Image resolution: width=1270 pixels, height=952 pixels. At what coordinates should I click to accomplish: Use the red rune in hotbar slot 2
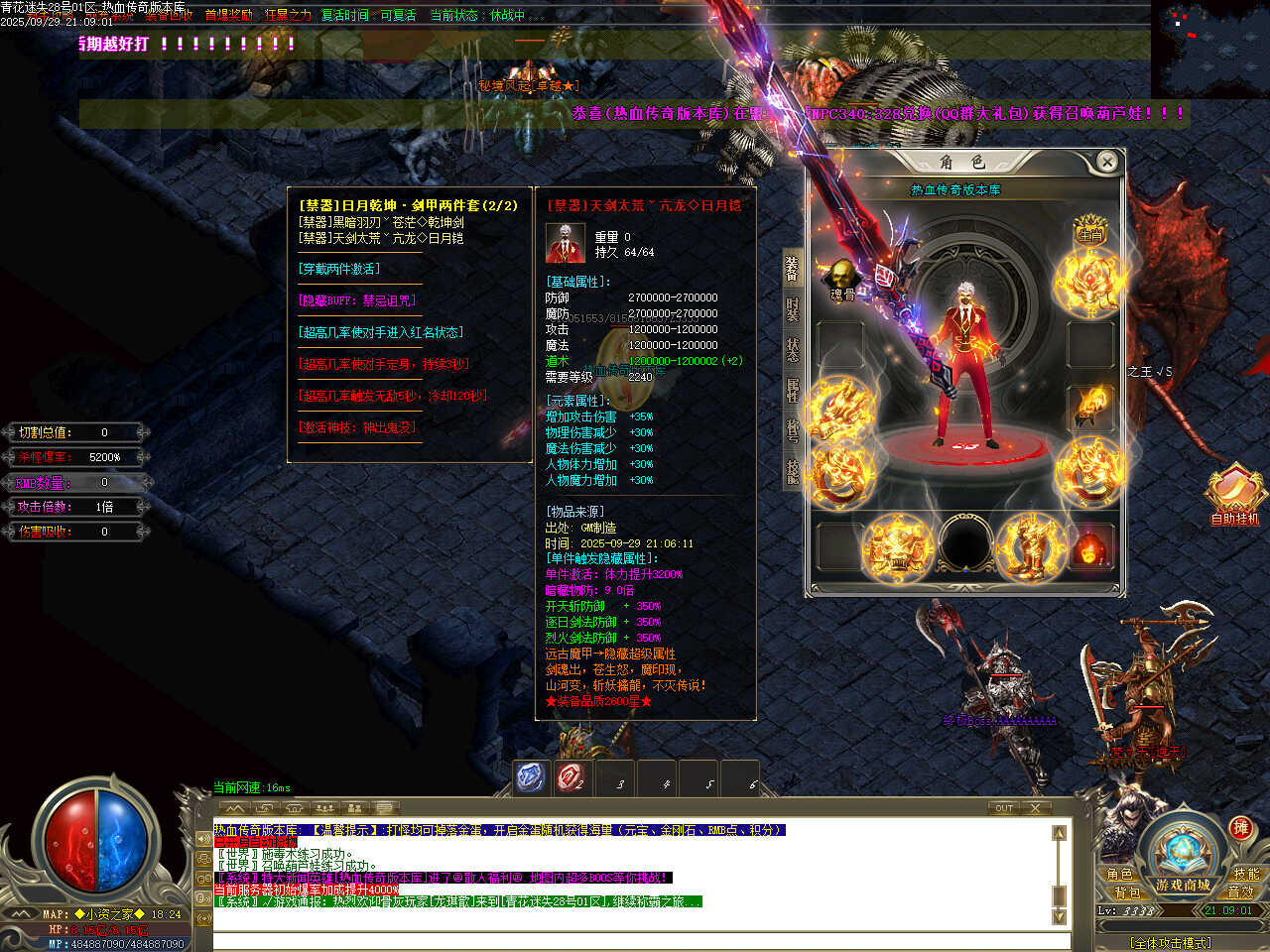[571, 777]
